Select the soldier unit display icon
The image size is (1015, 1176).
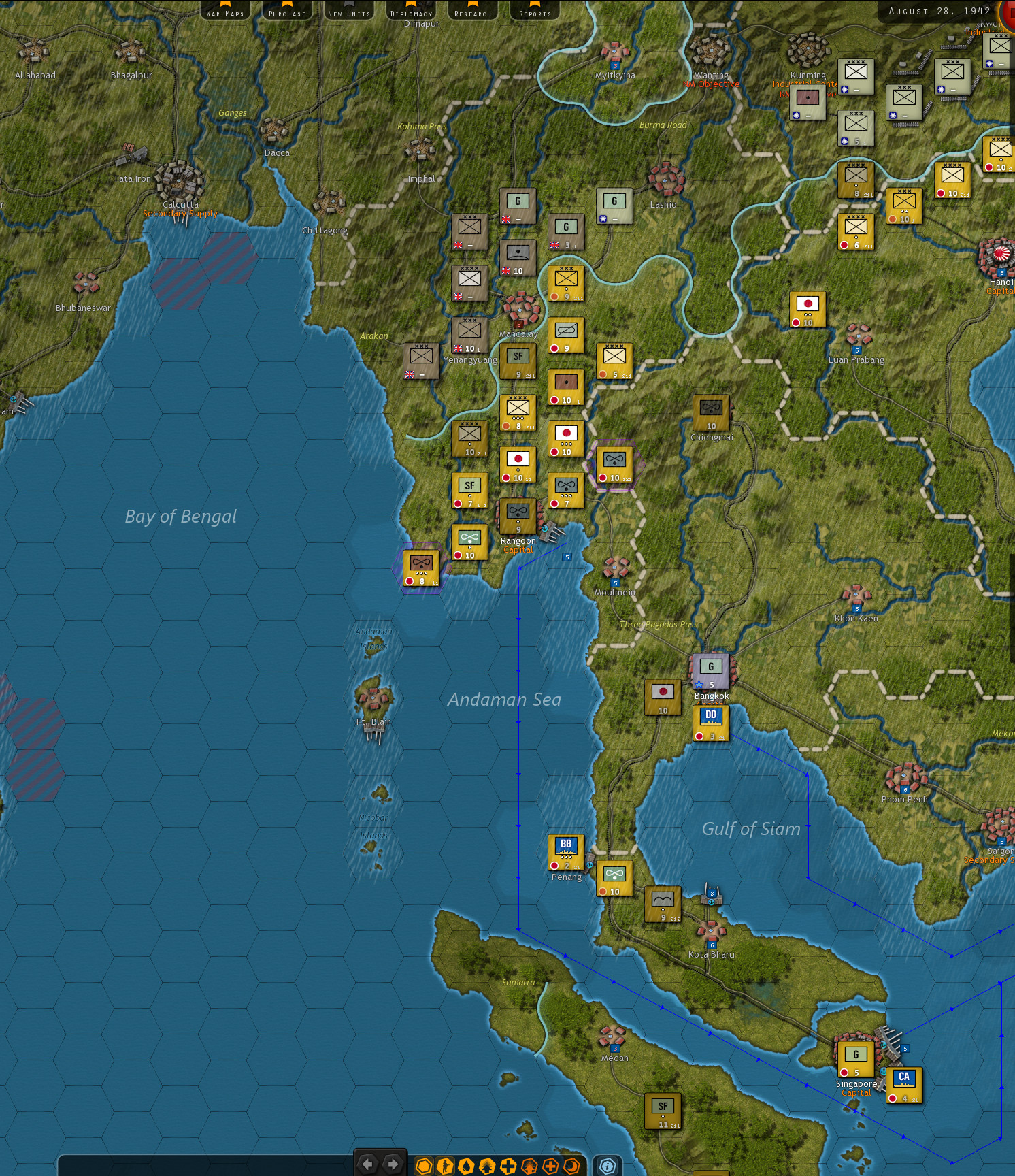pos(446,1165)
